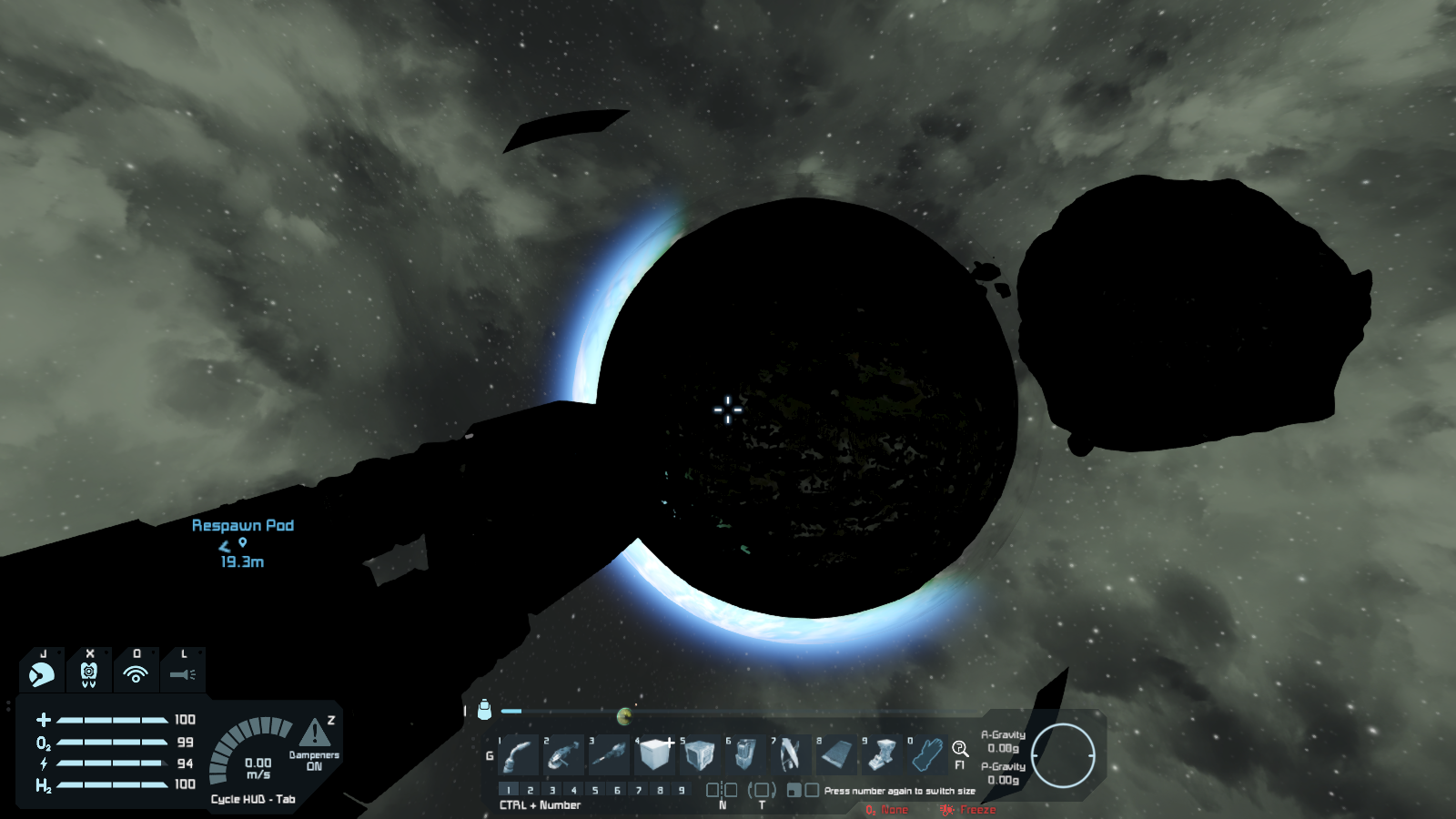Choose the slot nine machine block

coord(882,755)
